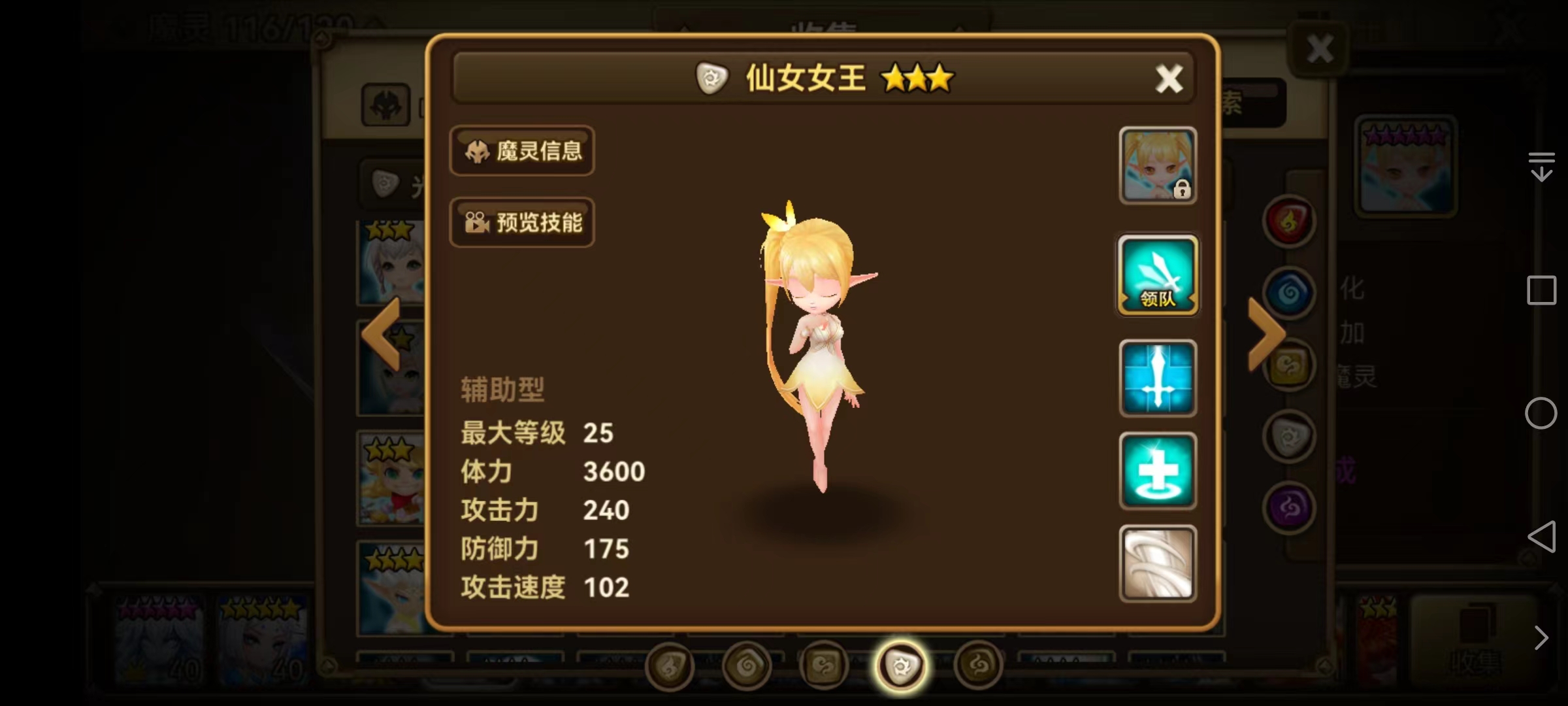The height and width of the screenshot is (706, 1568).
Task: View the passive swirl skill icon
Action: pyautogui.click(x=1157, y=563)
